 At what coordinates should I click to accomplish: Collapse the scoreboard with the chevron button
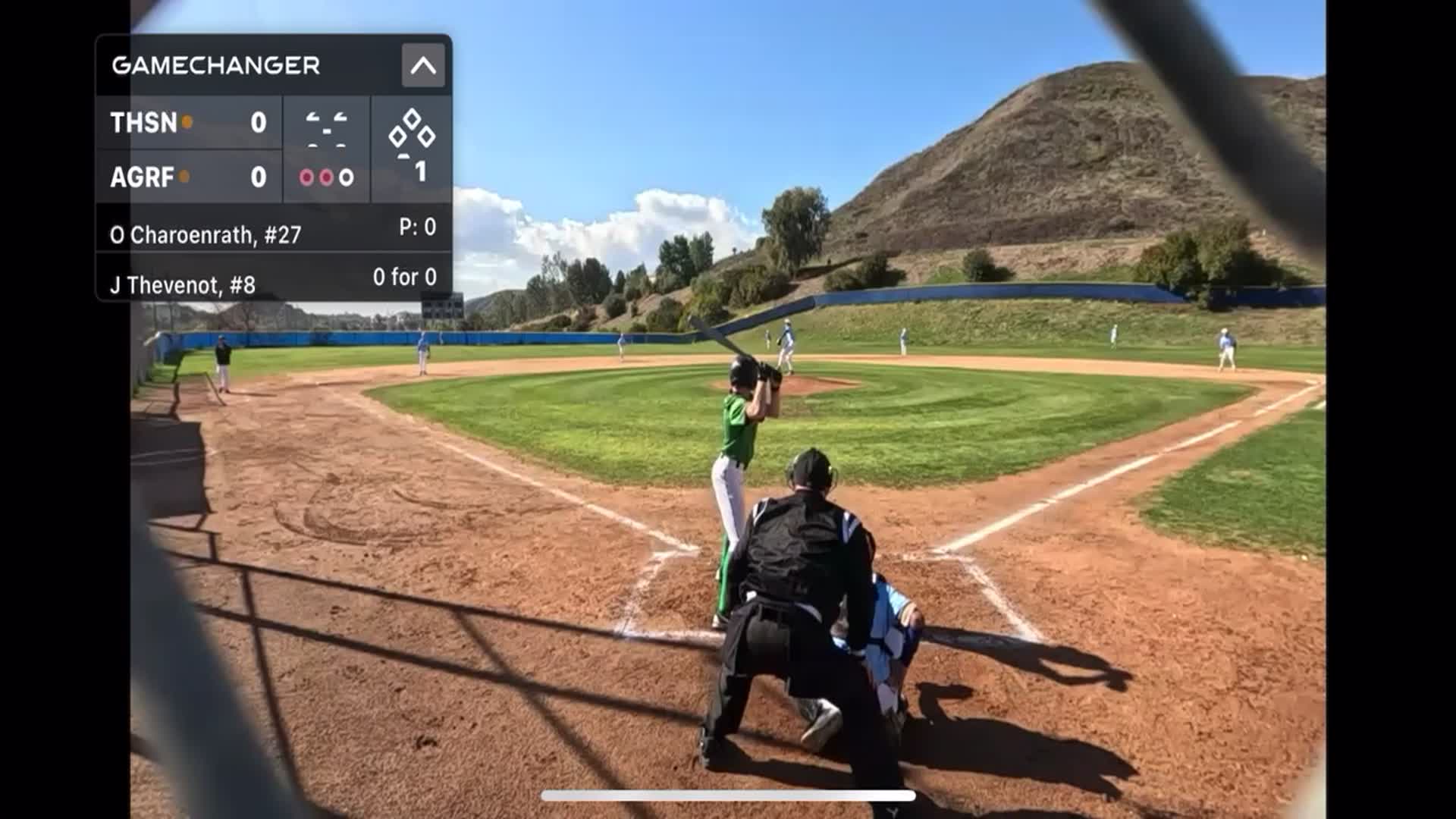pos(425,64)
